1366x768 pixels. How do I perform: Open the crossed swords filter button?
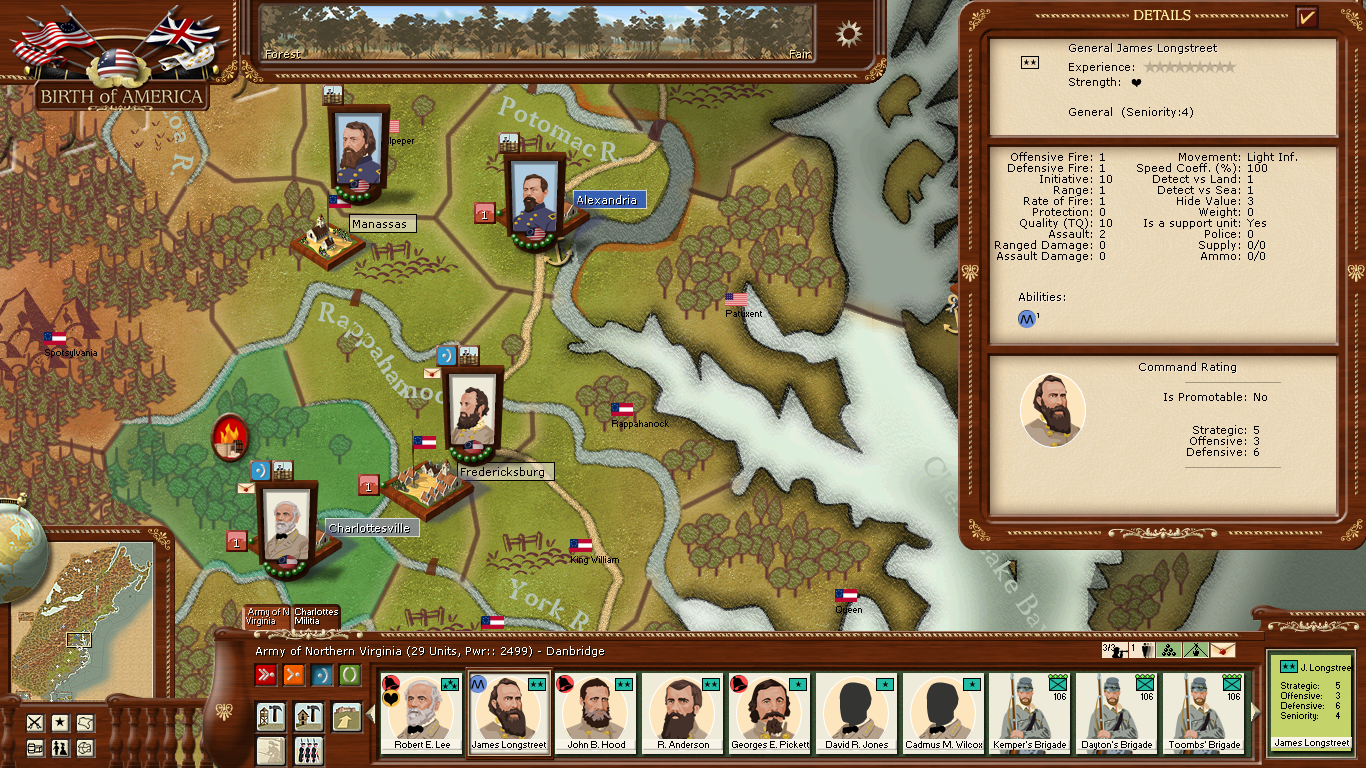[x=35, y=722]
